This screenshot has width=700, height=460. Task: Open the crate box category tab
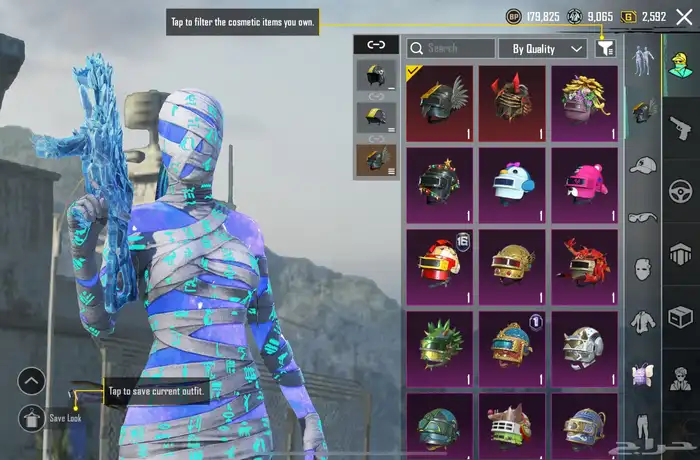681,318
